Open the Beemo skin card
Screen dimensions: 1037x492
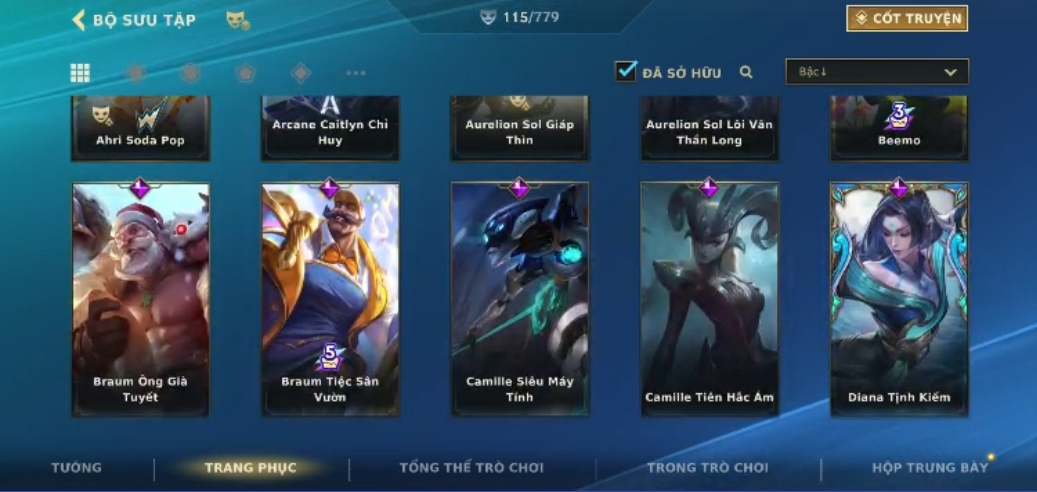(x=899, y=128)
